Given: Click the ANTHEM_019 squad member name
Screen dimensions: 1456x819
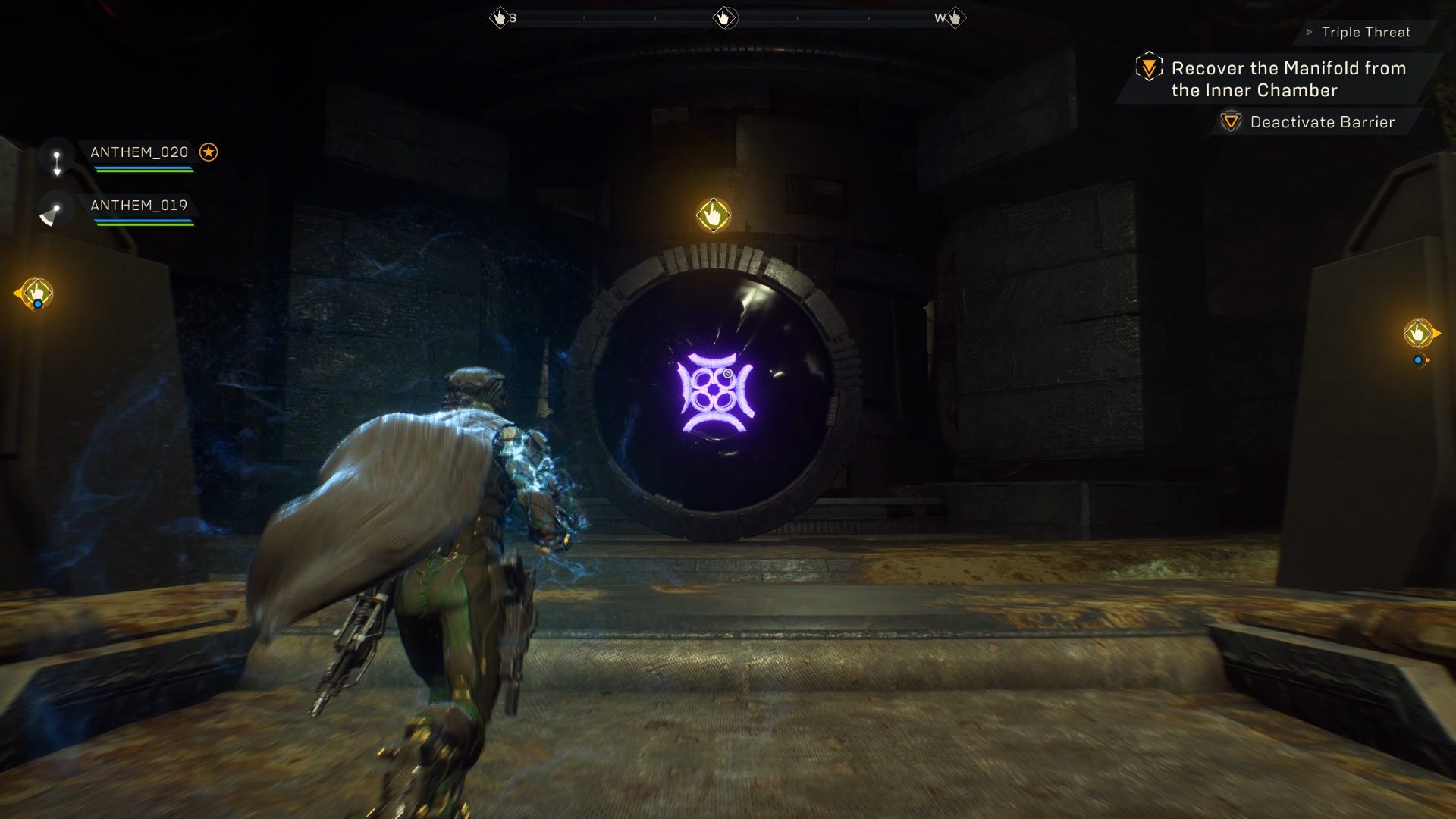Looking at the screenshot, I should (139, 206).
